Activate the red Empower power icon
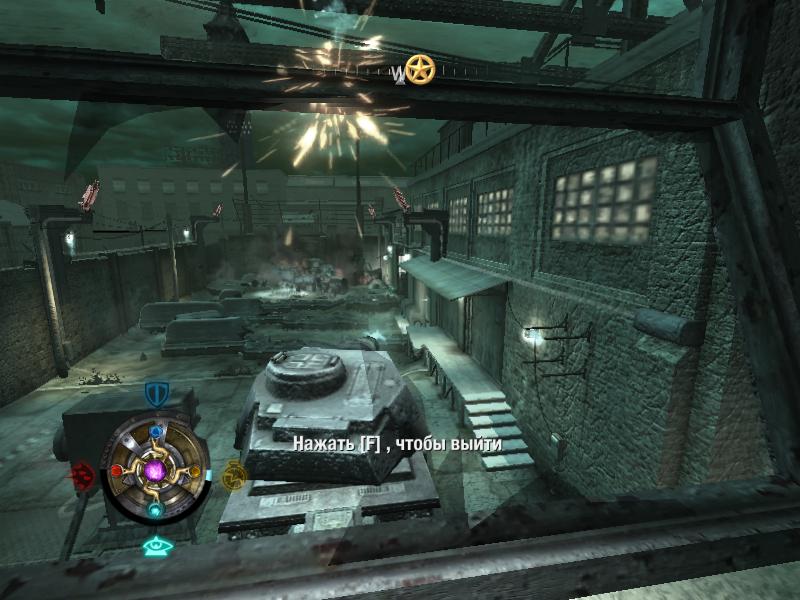Viewport: 800px width, 600px height. point(81,473)
